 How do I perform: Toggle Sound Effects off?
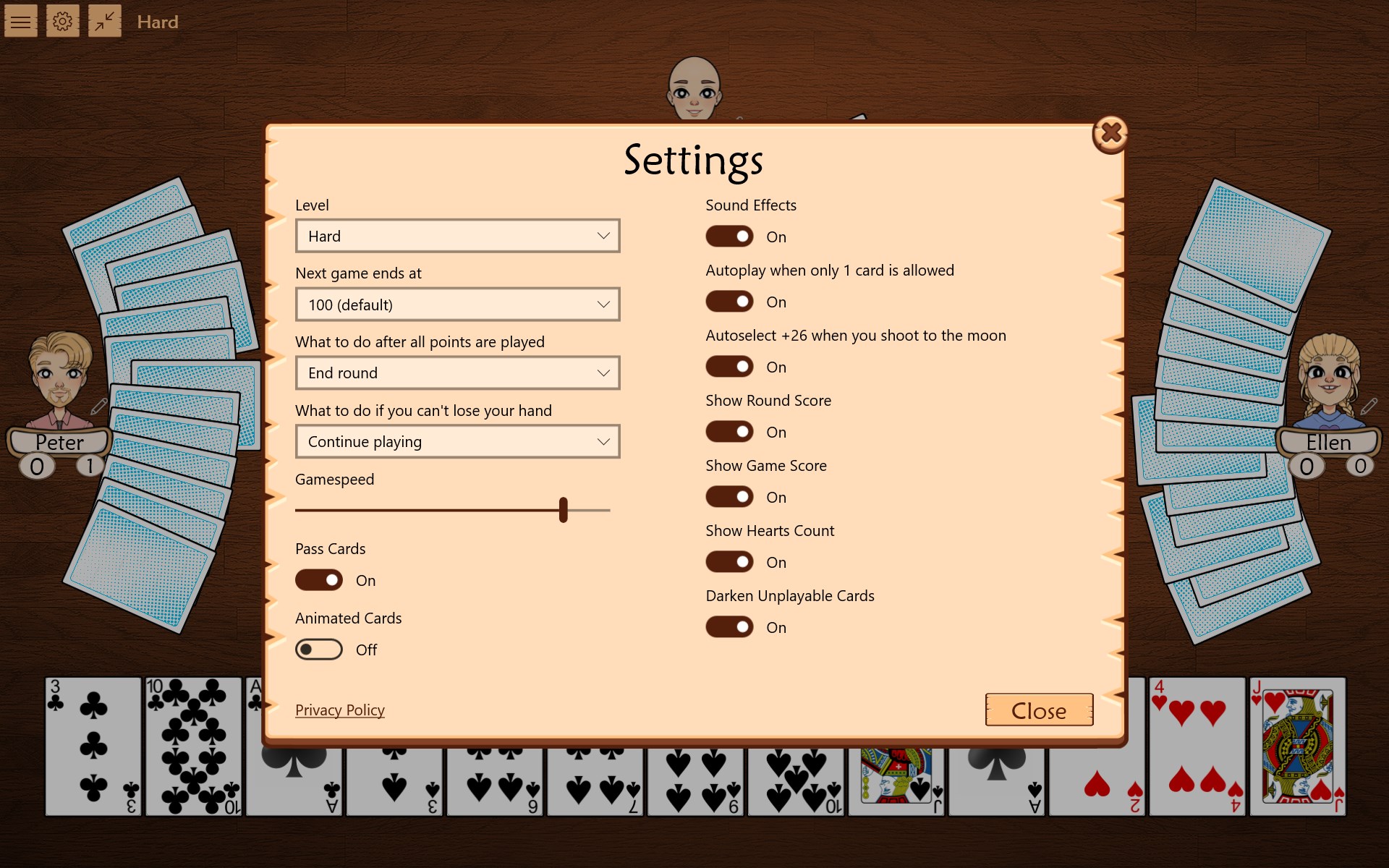(x=729, y=237)
